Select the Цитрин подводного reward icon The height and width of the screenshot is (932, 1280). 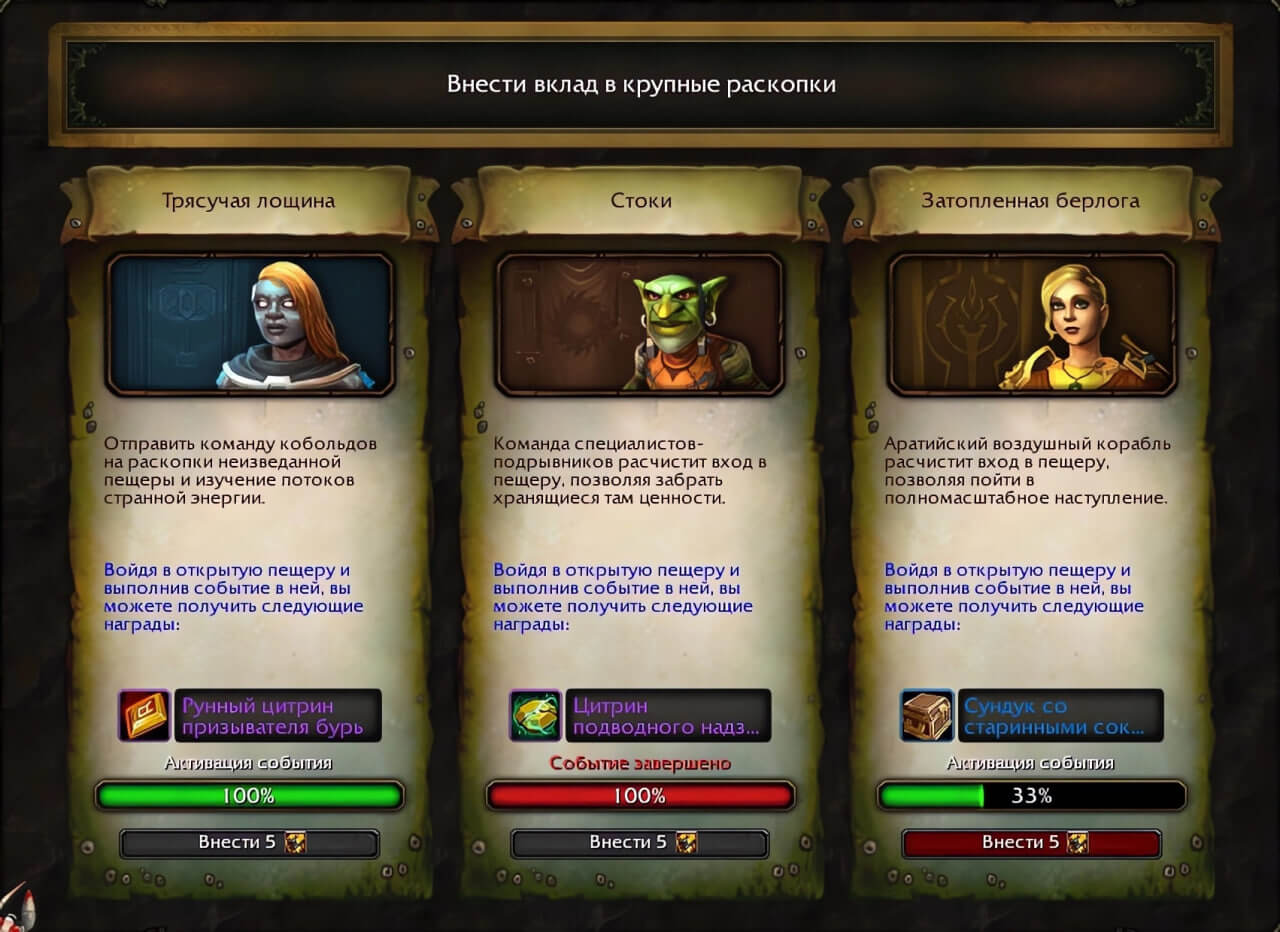[535, 715]
